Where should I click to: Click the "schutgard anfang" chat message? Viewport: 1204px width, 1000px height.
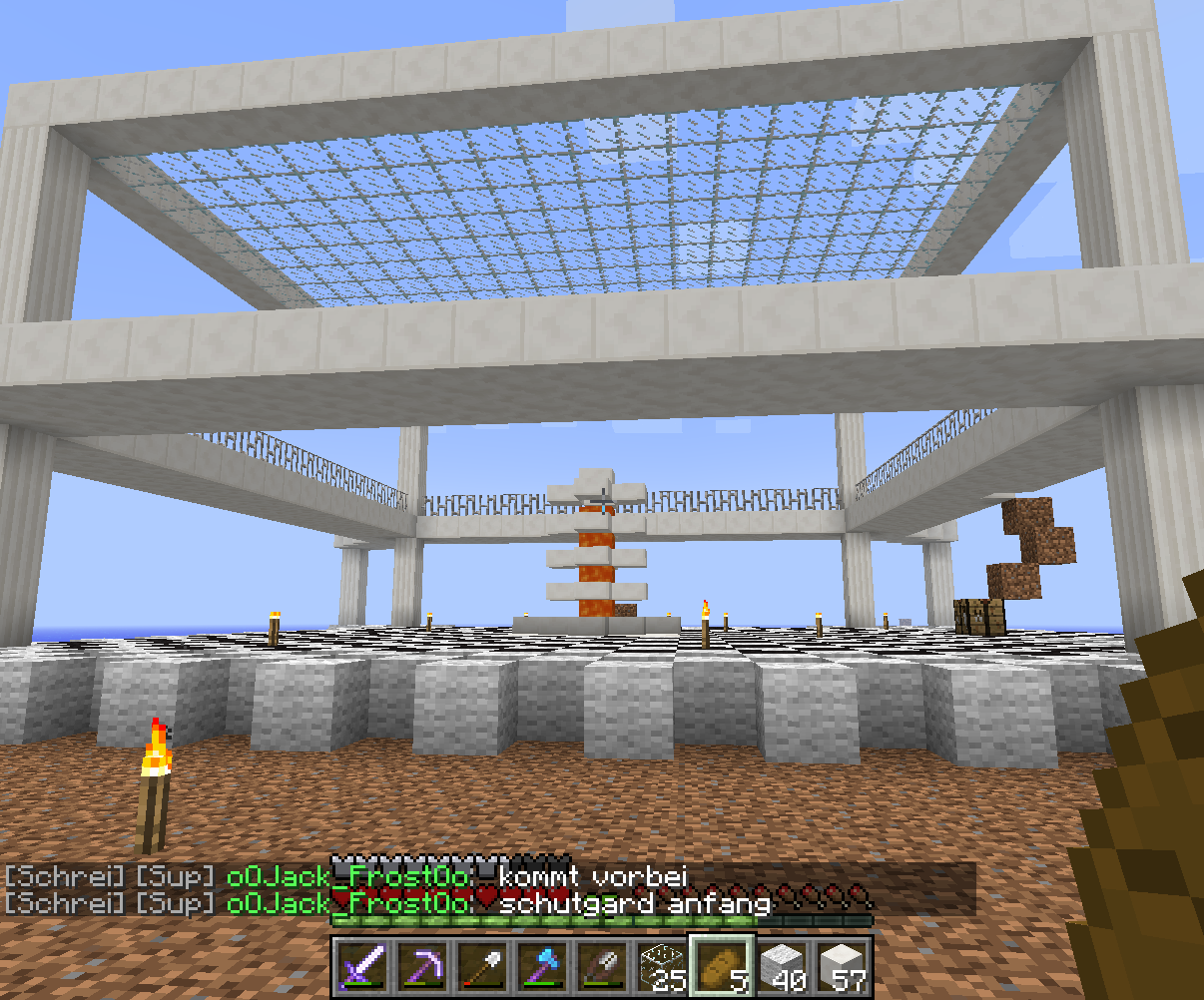pos(635,903)
